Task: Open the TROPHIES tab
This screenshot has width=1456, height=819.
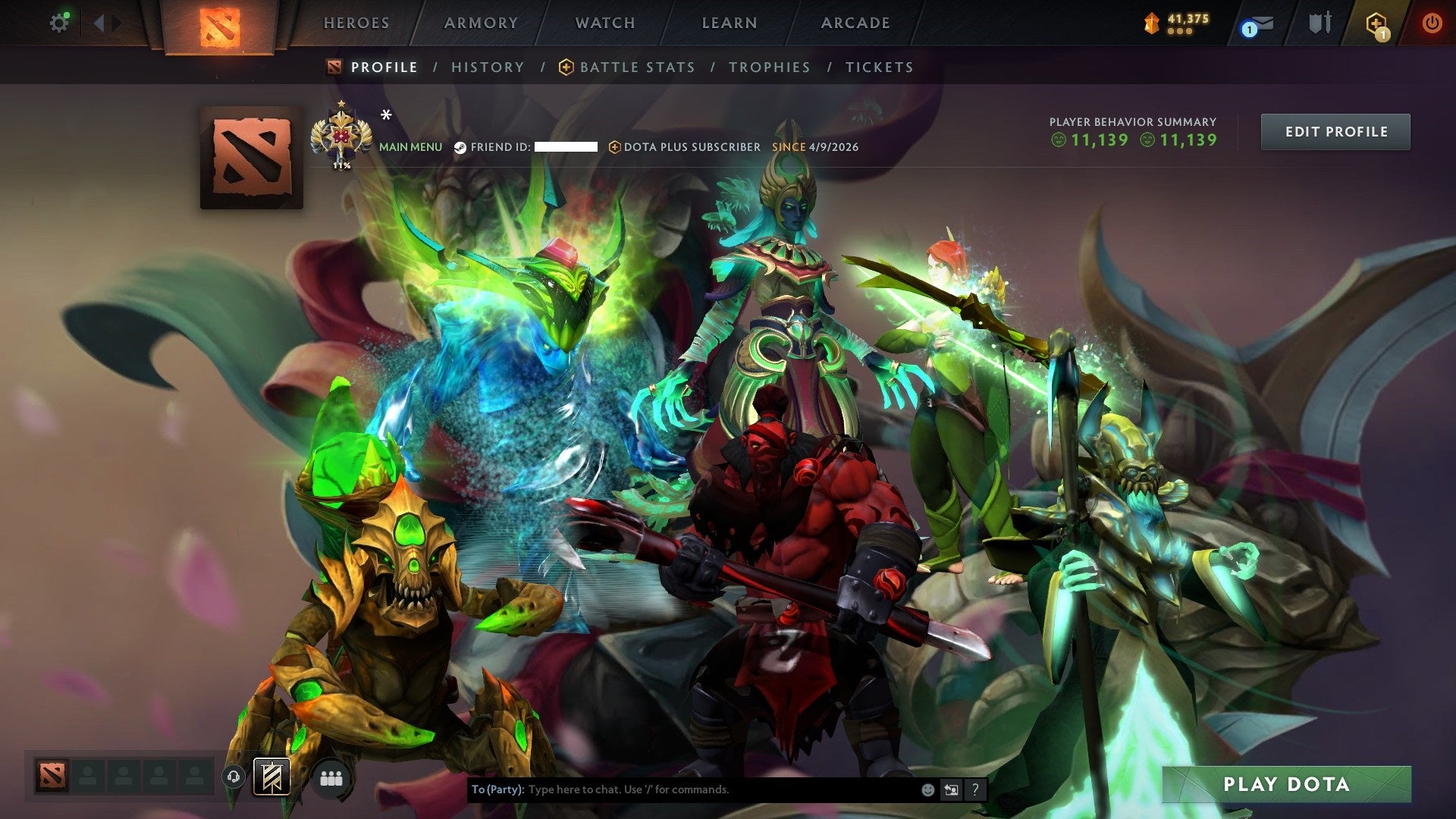Action: click(x=769, y=67)
